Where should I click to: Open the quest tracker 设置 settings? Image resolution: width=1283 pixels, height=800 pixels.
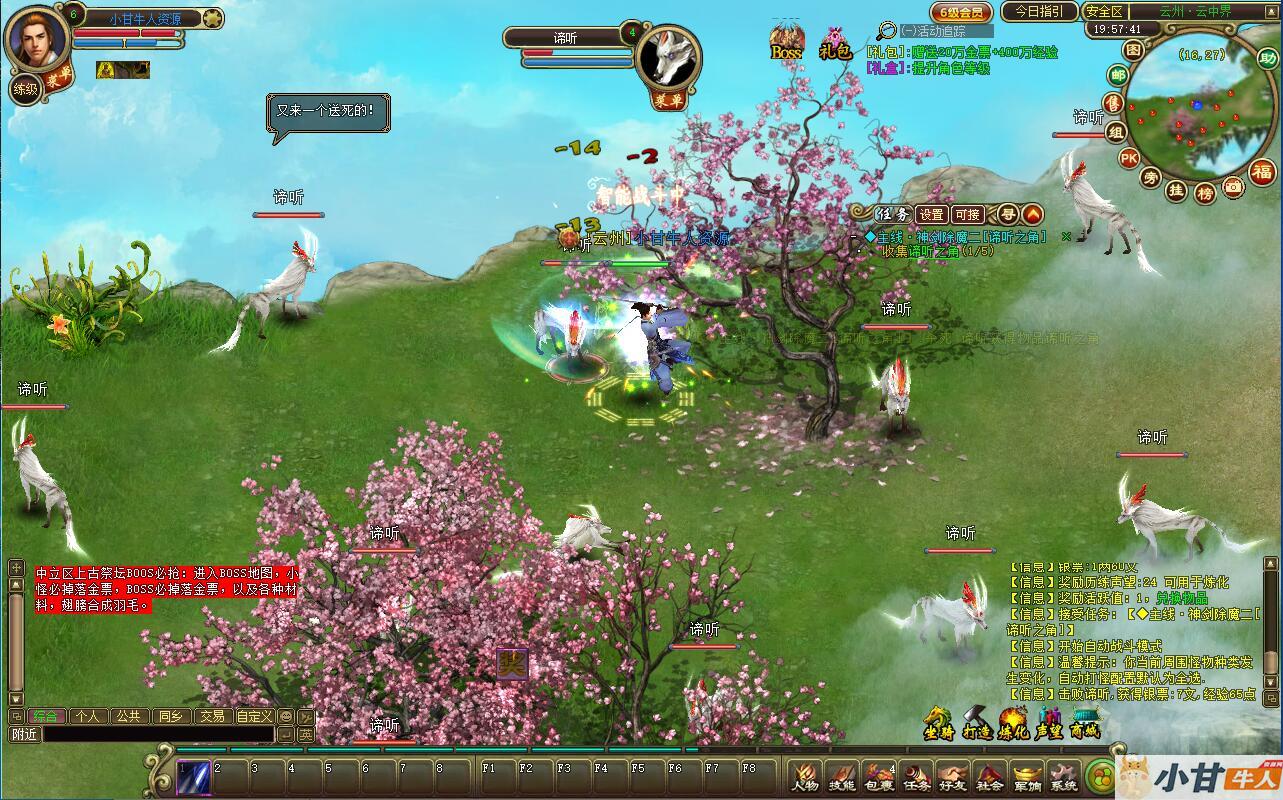coord(932,214)
